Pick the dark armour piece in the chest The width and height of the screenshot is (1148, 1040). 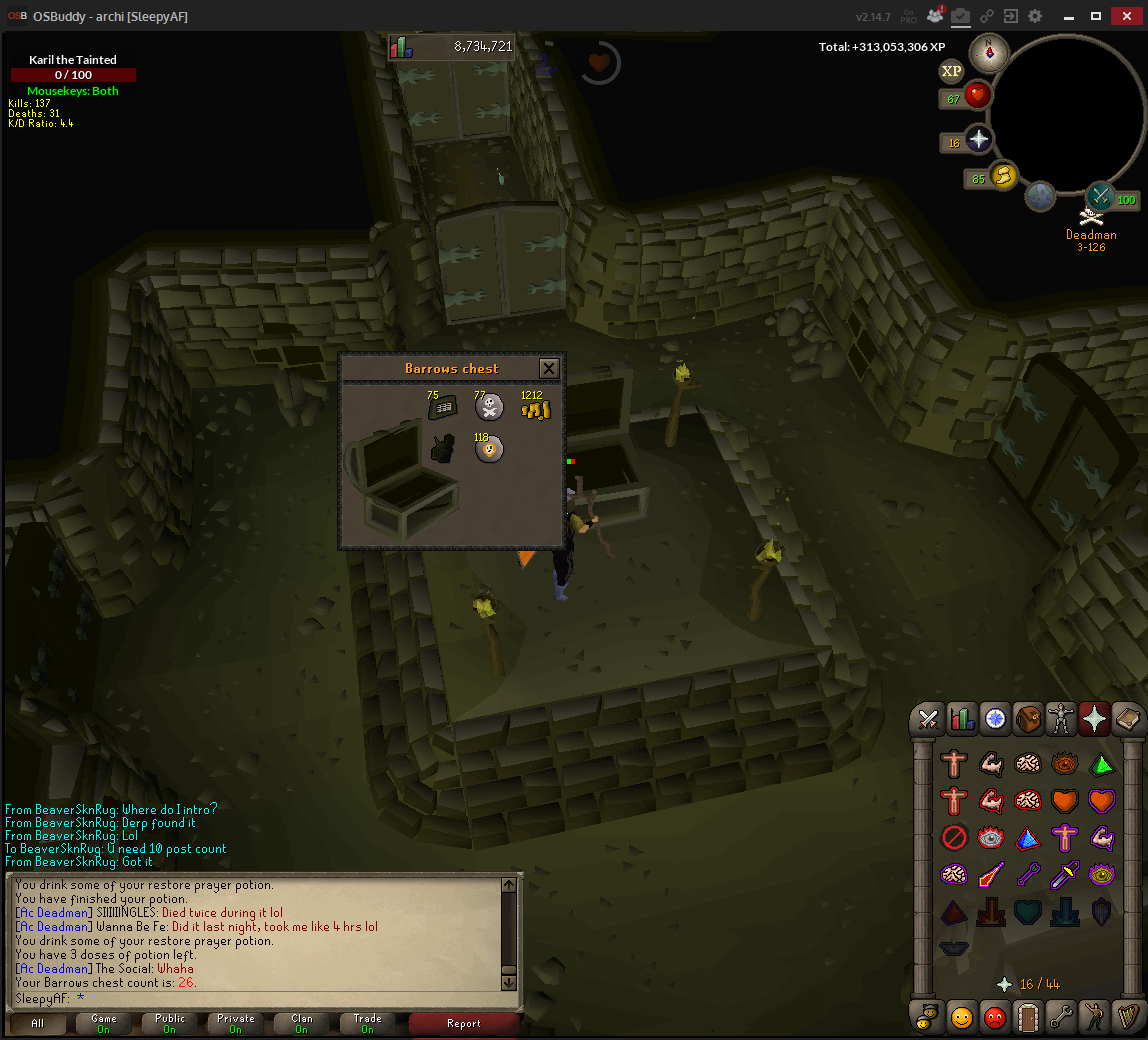(442, 449)
